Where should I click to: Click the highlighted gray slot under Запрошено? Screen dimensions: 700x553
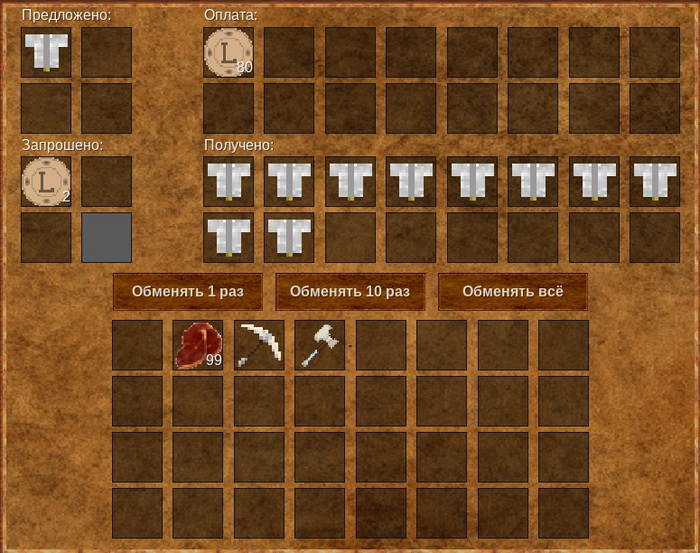tap(106, 237)
